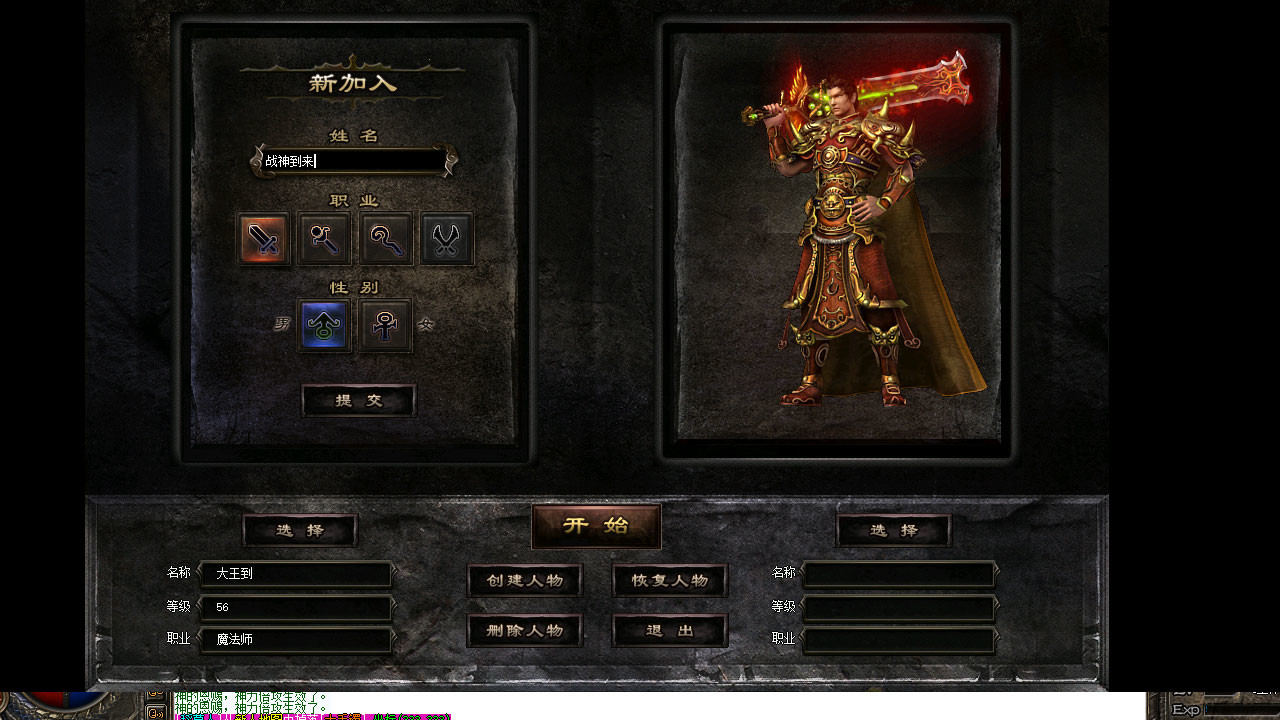This screenshot has height=720, width=1280.
Task: Click the Exp bar label at bottom right
Action: [1186, 708]
